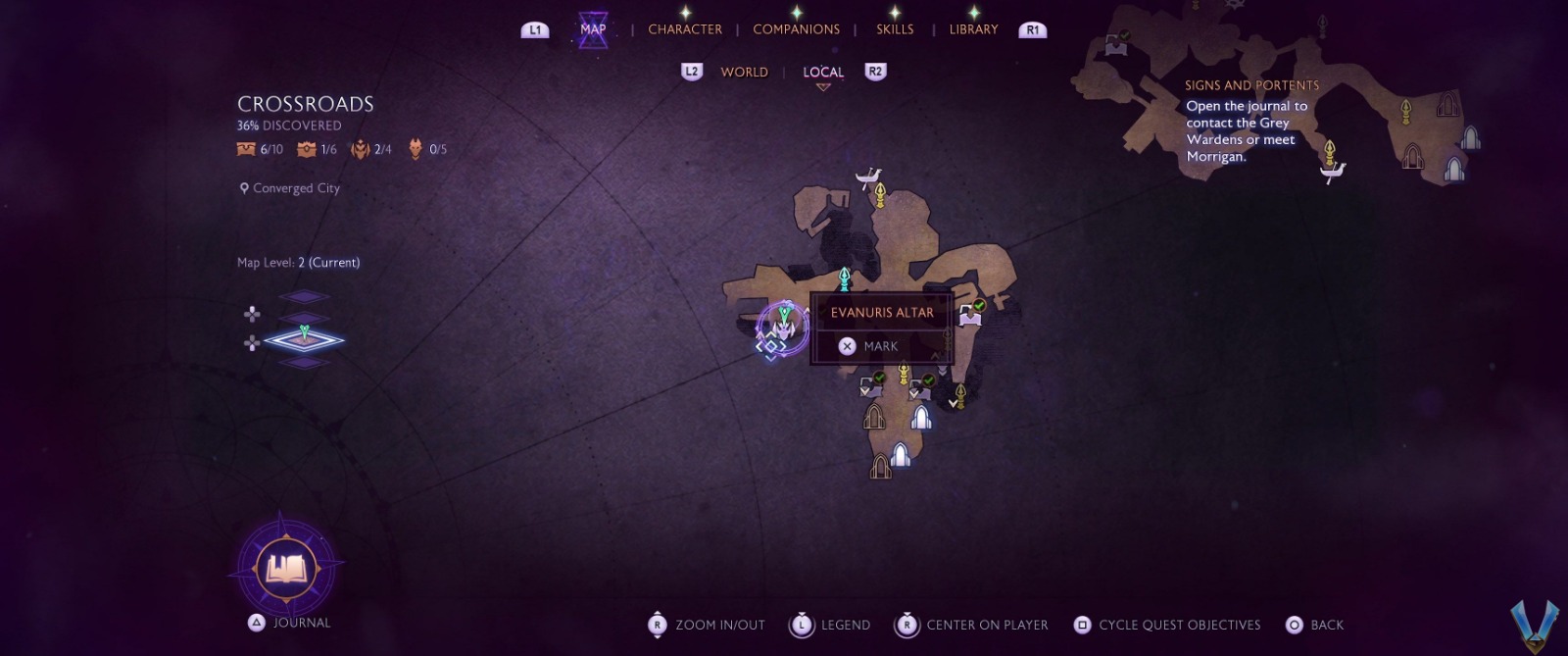
Task: Open the map Legend
Action: (831, 625)
